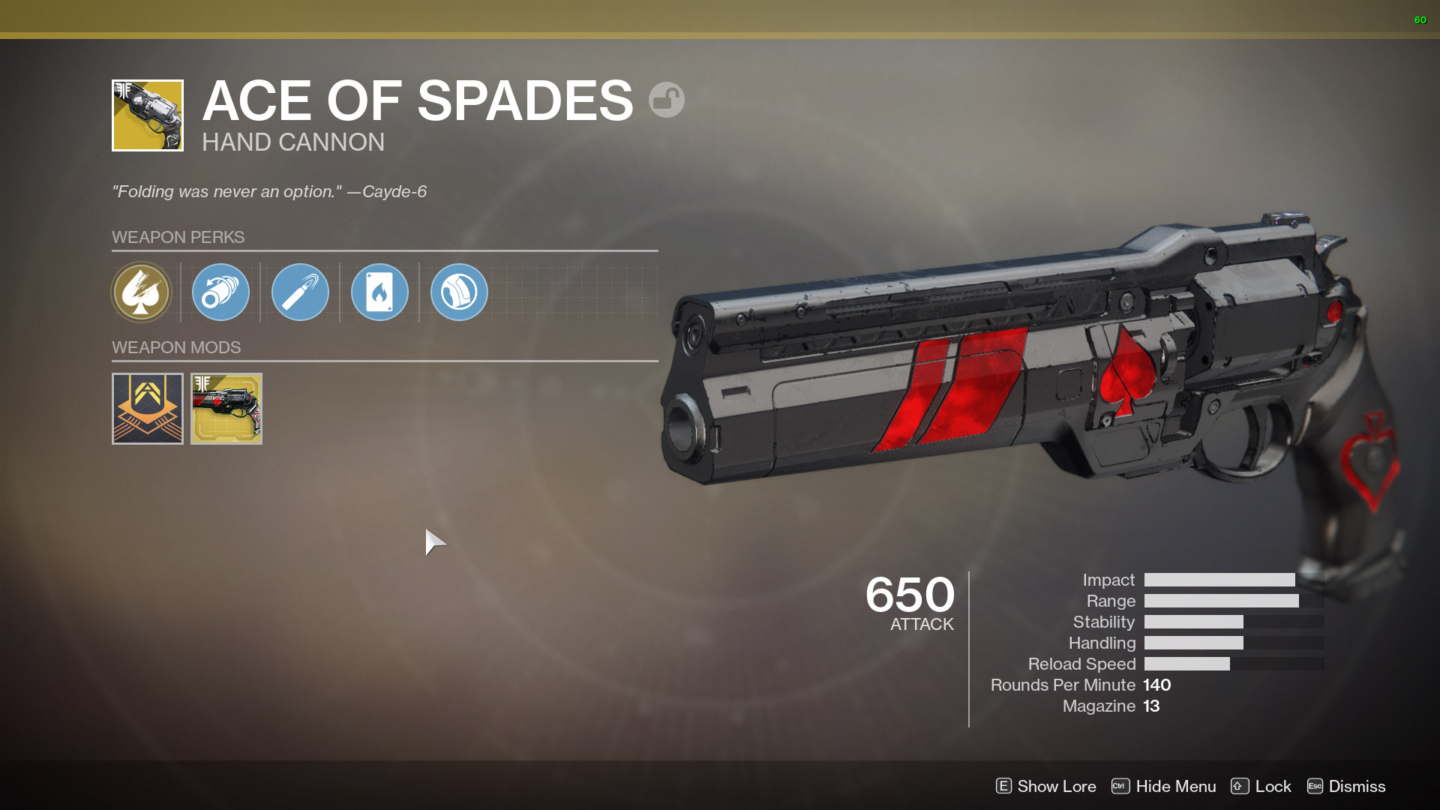This screenshot has height=810, width=1440.
Task: Click the green 60 FPS counter
Action: point(1419,19)
